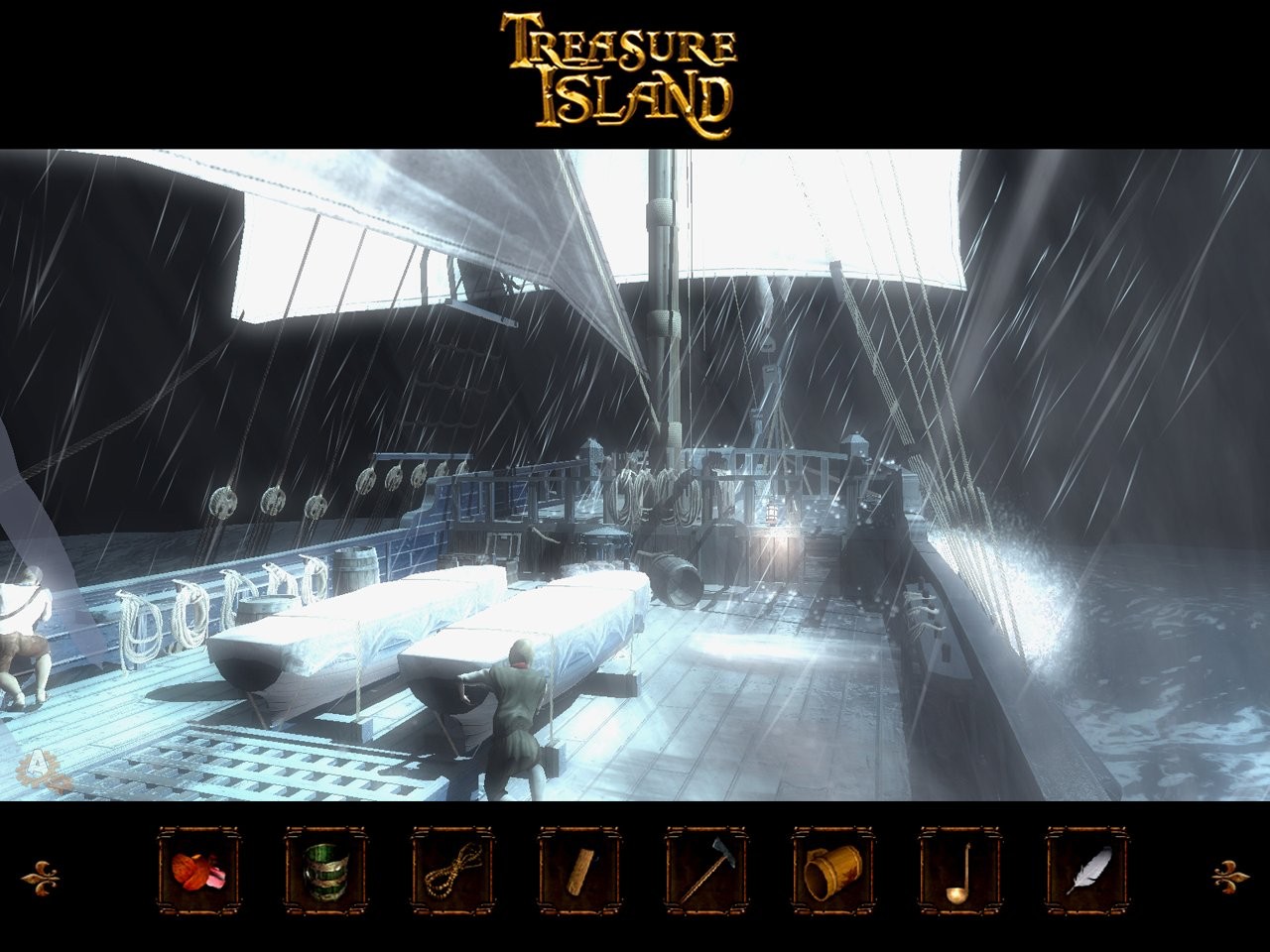
Task: Select the red meat item in inventory
Action: 198,870
